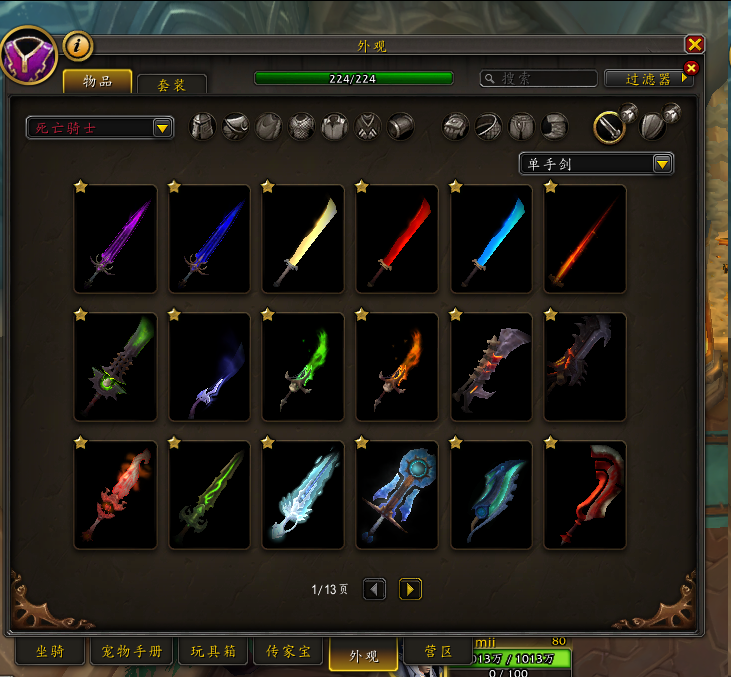This screenshot has height=677, width=731.
Task: Click the info help button
Action: click(78, 45)
